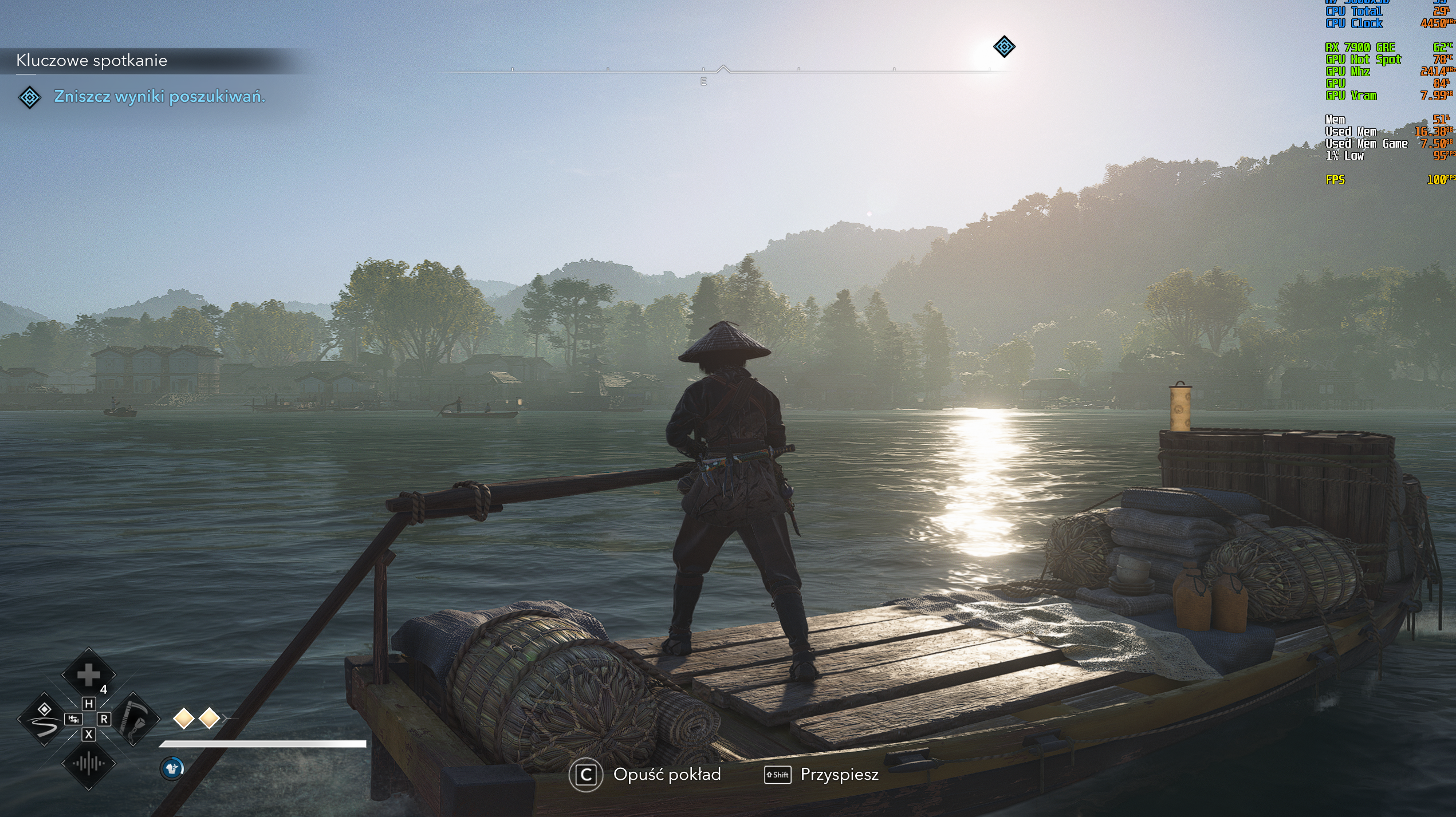Click the blue circular status effect icon
This screenshot has width=1456, height=817.
[x=172, y=768]
